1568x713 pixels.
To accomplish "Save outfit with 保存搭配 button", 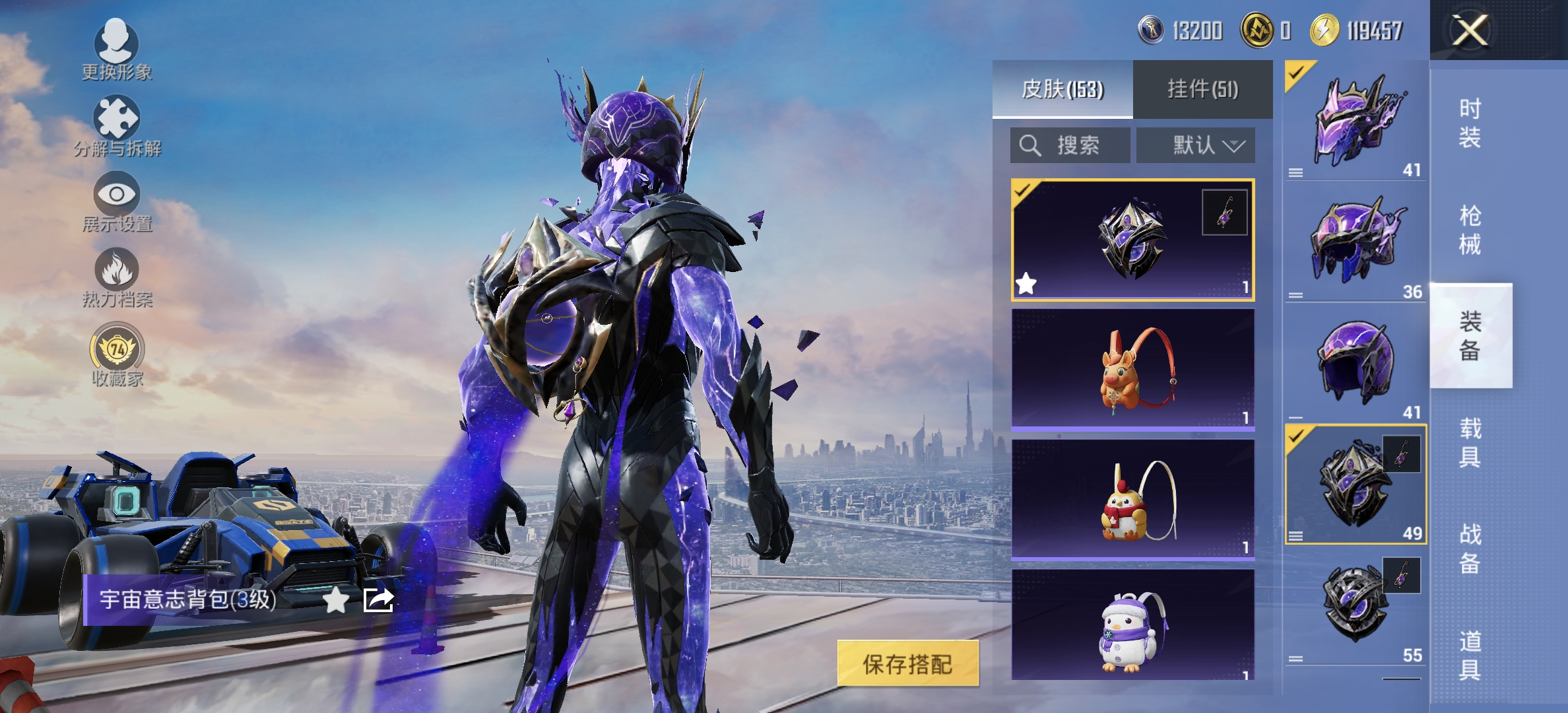I will (x=907, y=663).
